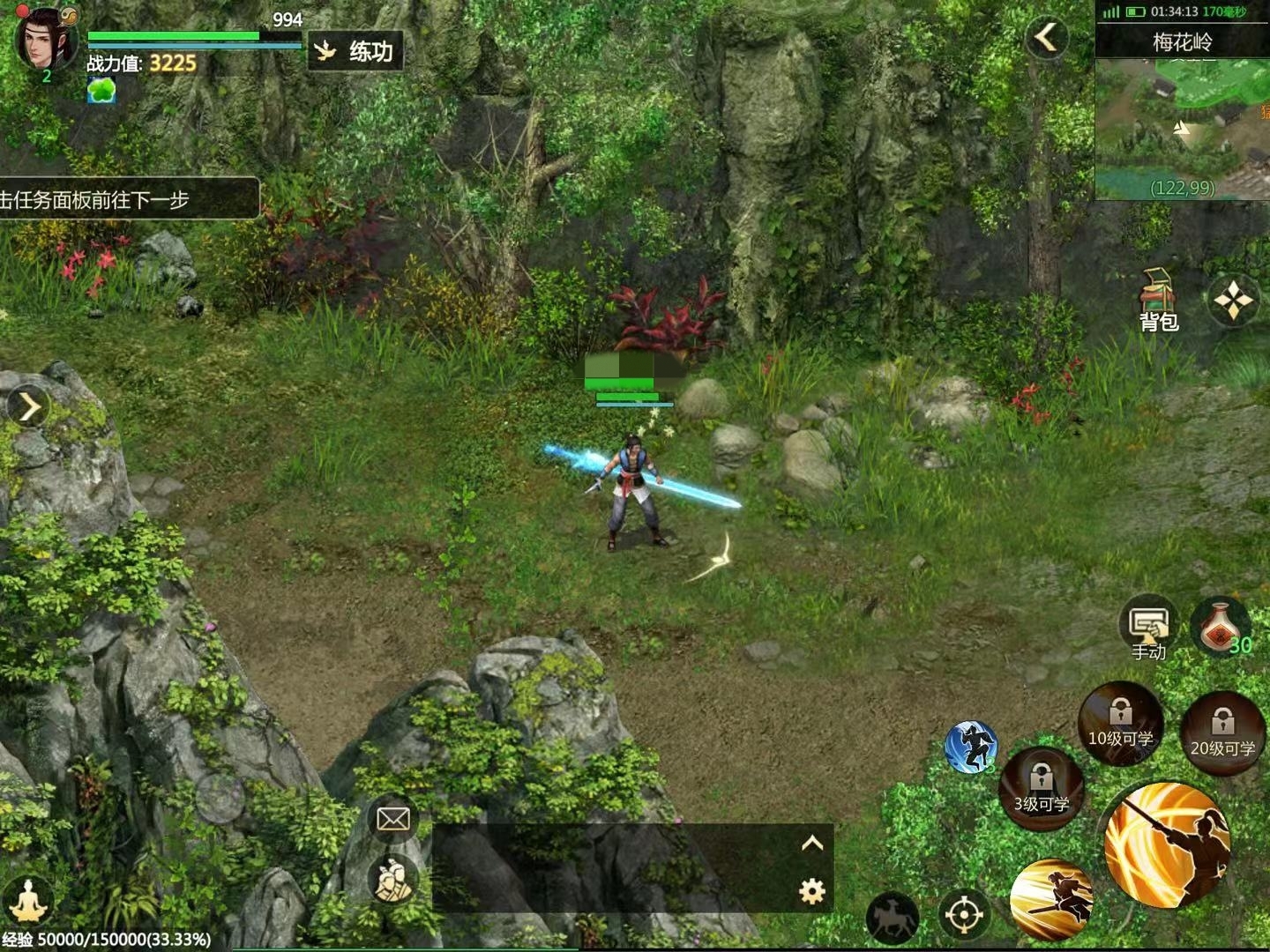Viewport: 1270px width, 952px height.
Task: Select the locked 20级可学 skill slot
Action: click(1222, 733)
